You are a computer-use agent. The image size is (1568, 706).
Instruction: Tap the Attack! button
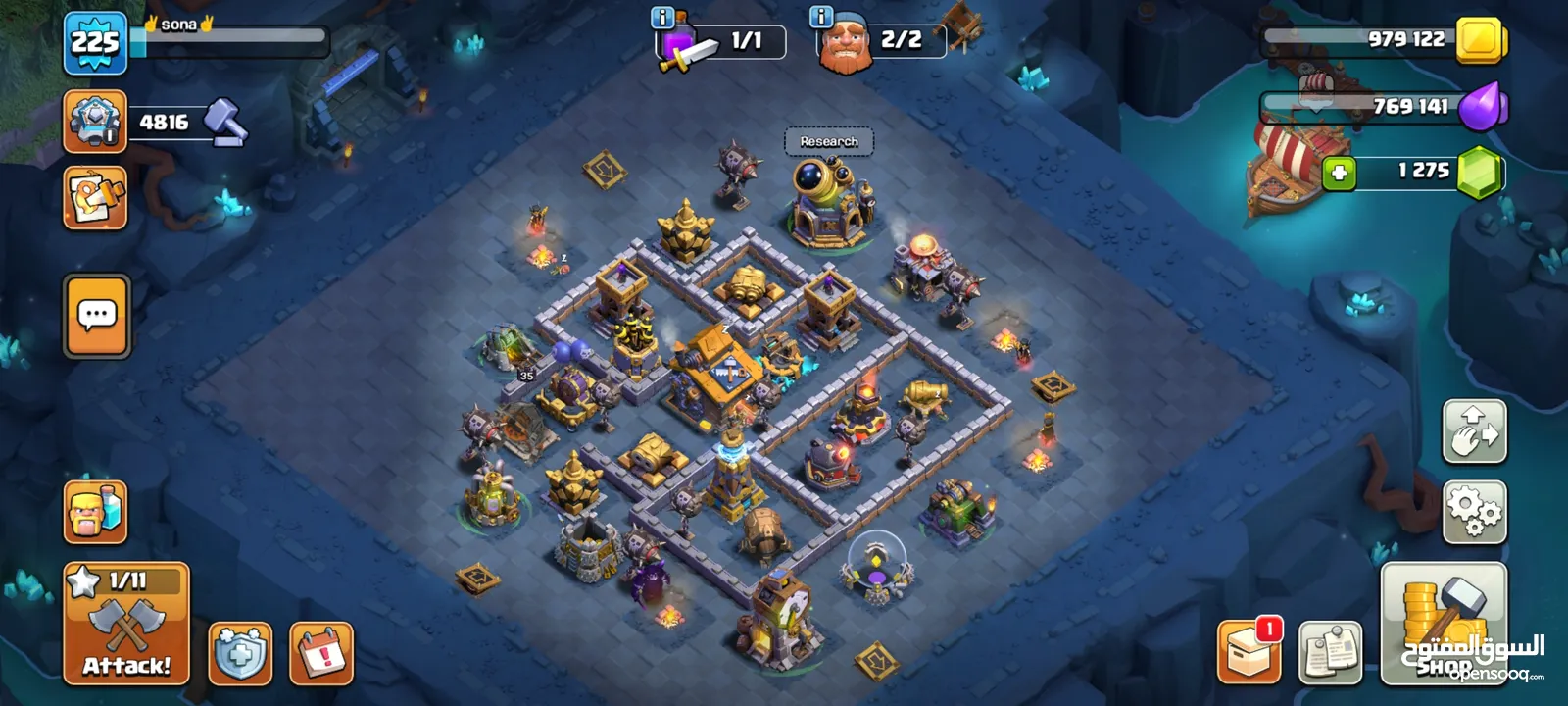tap(126, 624)
